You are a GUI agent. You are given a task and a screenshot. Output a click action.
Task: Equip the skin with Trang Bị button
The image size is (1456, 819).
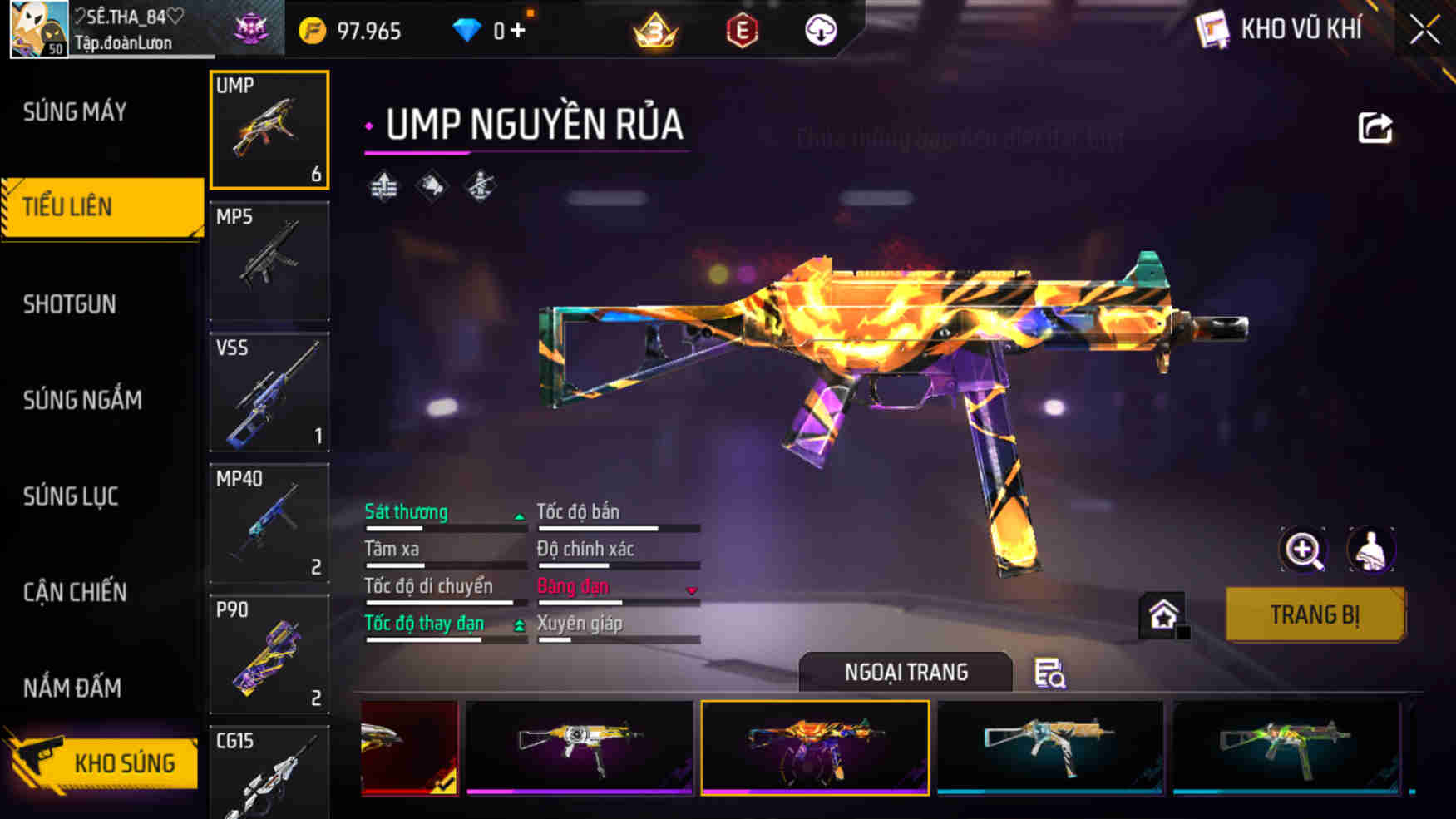[x=1315, y=614]
